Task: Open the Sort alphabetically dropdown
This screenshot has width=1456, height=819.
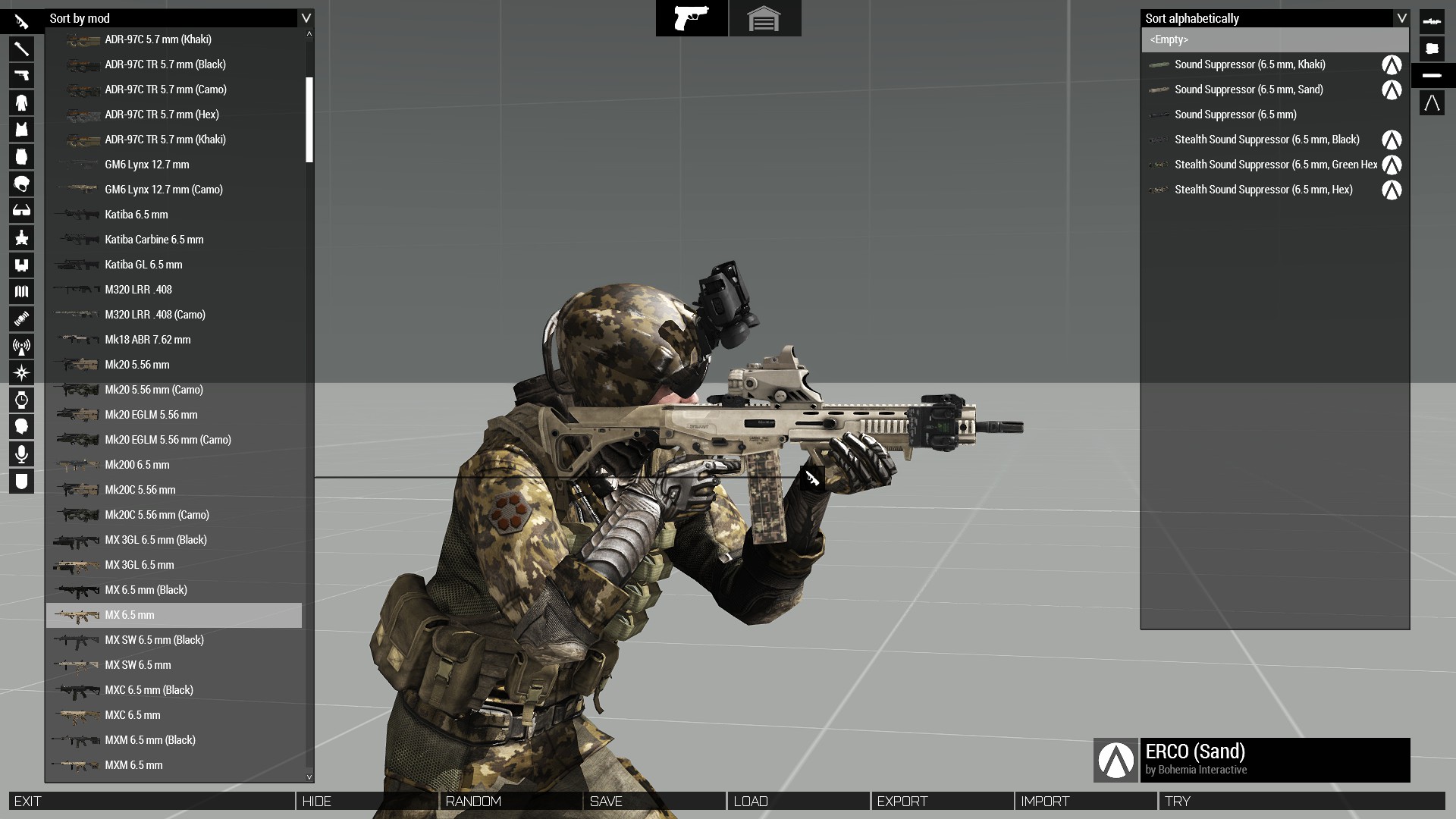Action: coord(1274,18)
